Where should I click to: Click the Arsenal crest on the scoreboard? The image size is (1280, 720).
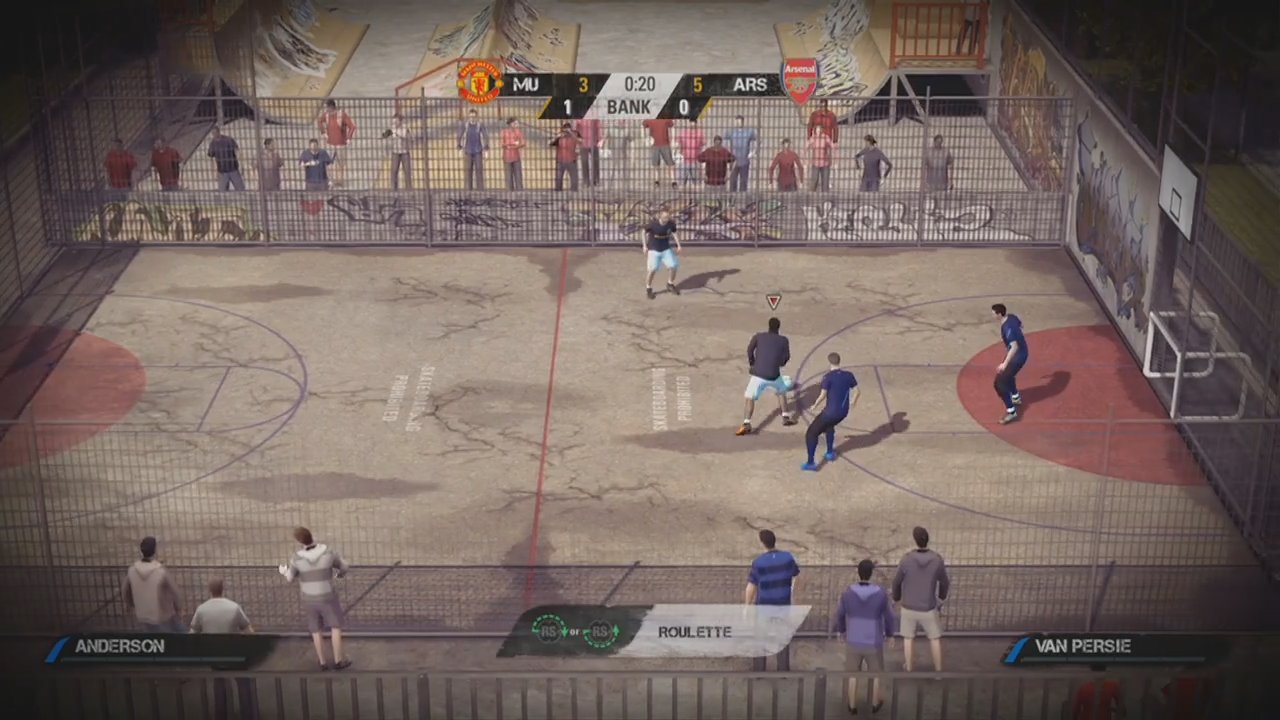tap(799, 81)
